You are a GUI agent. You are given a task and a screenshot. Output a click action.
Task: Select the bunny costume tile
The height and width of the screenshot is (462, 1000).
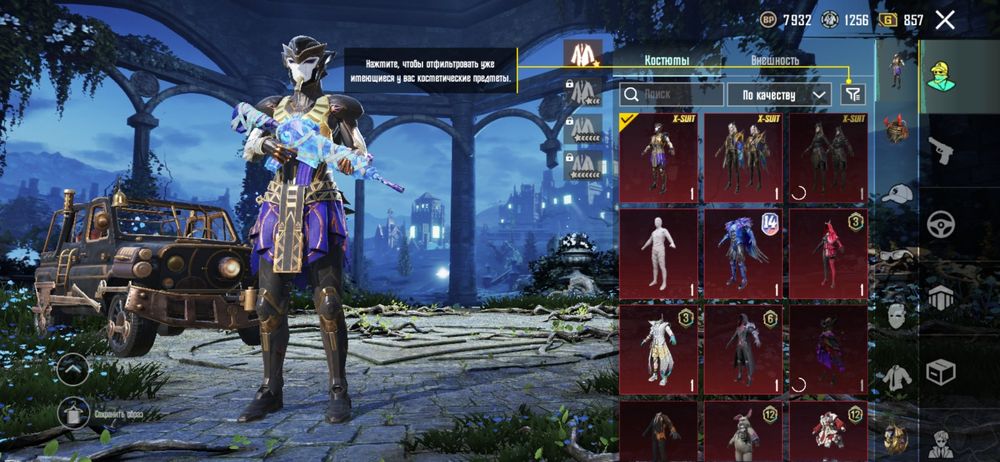pos(743,431)
